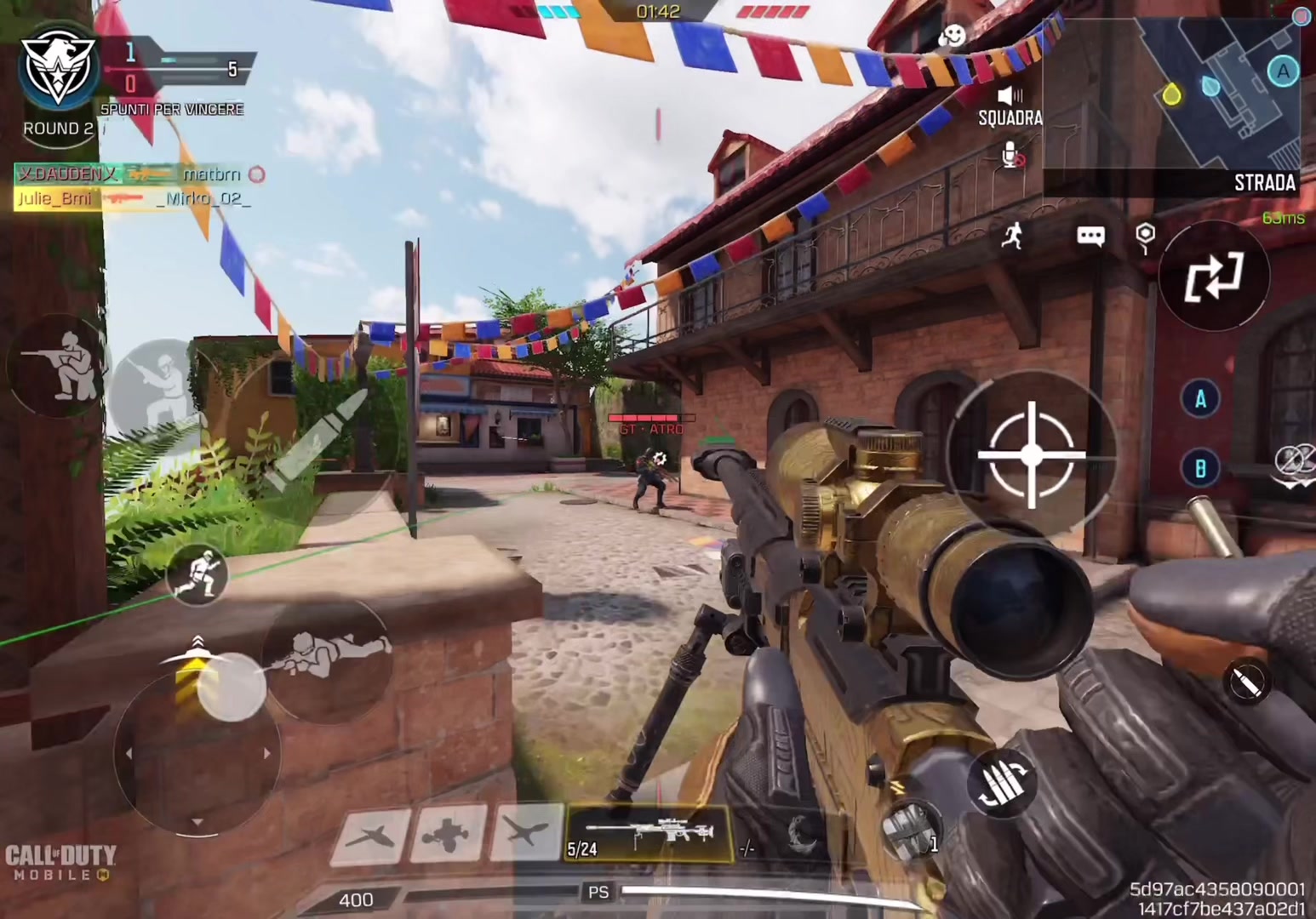Image resolution: width=1316 pixels, height=919 pixels.
Task: Open the emote smiley face menu
Action: [952, 36]
